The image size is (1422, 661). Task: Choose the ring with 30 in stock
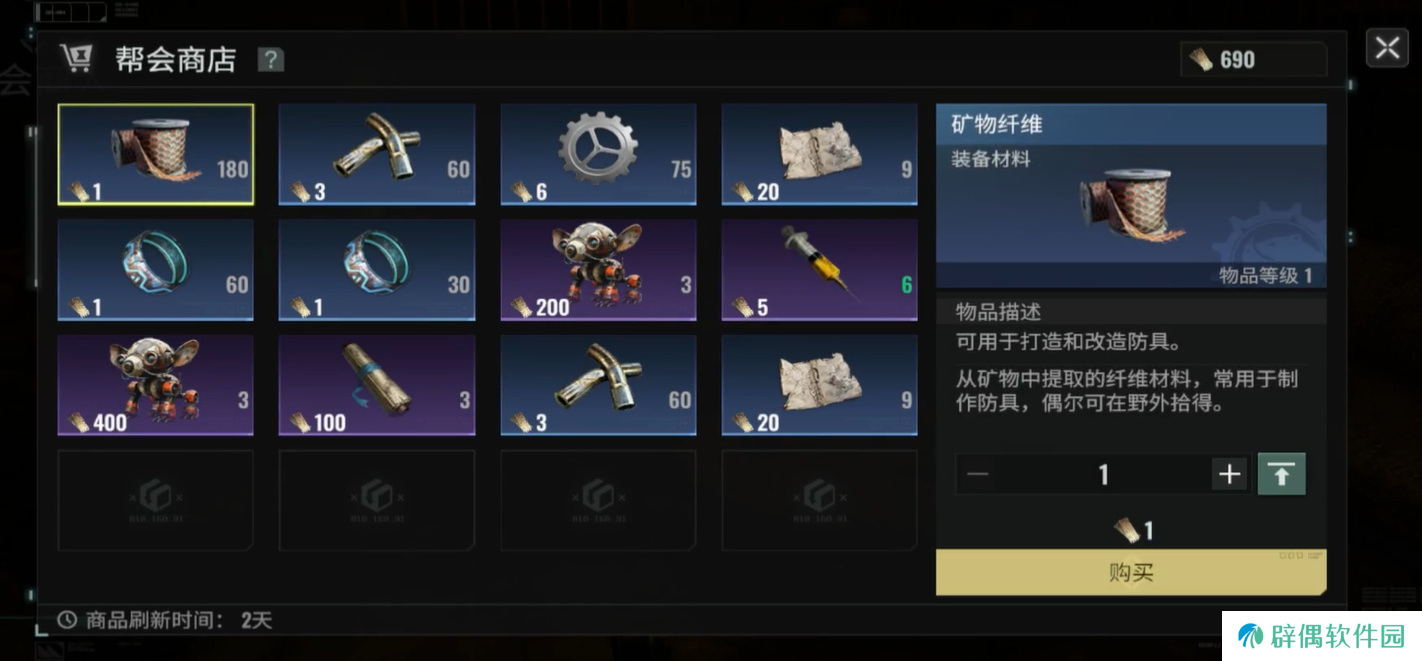376,270
